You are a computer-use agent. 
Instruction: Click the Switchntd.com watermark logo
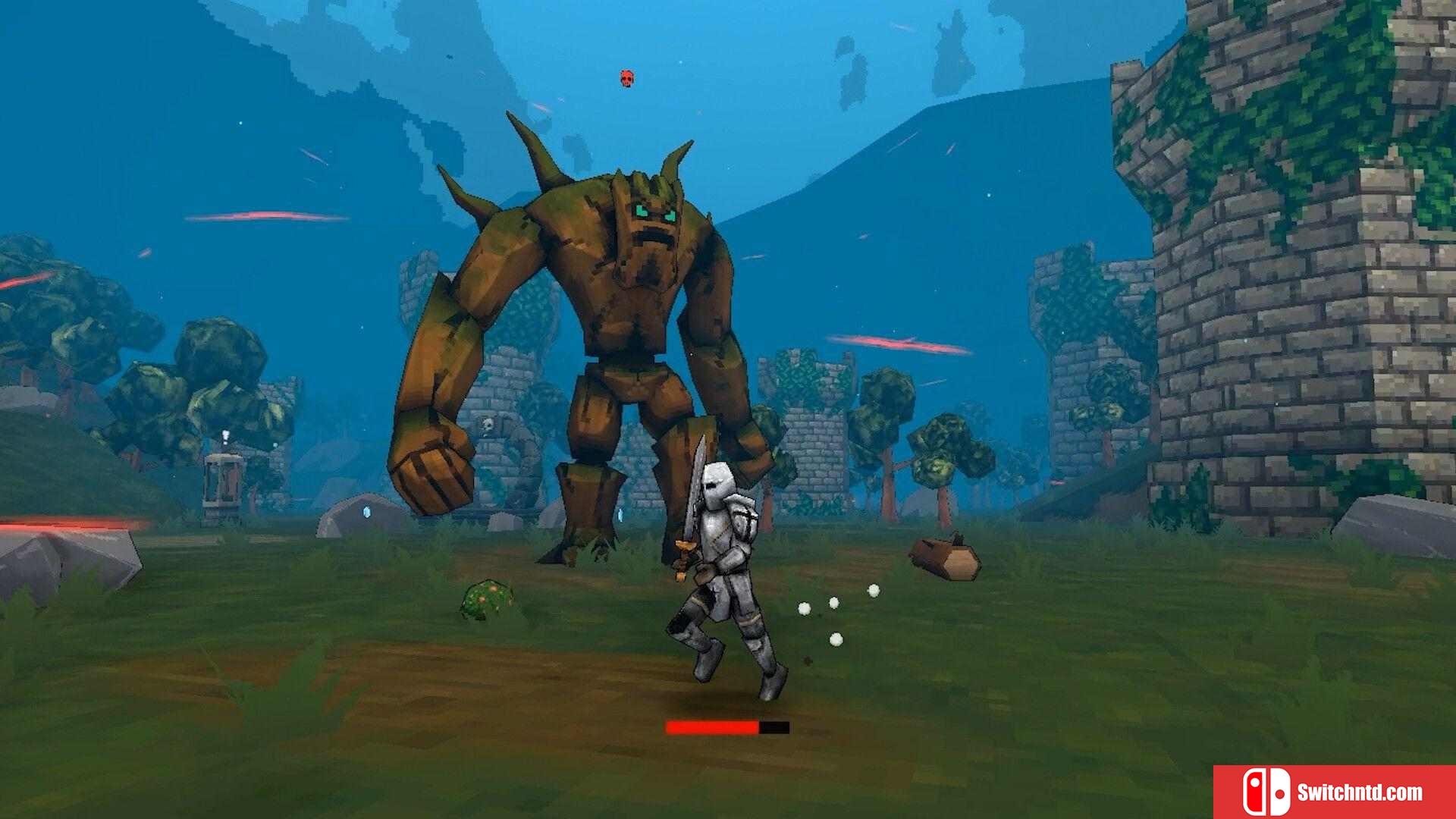[x=1333, y=792]
